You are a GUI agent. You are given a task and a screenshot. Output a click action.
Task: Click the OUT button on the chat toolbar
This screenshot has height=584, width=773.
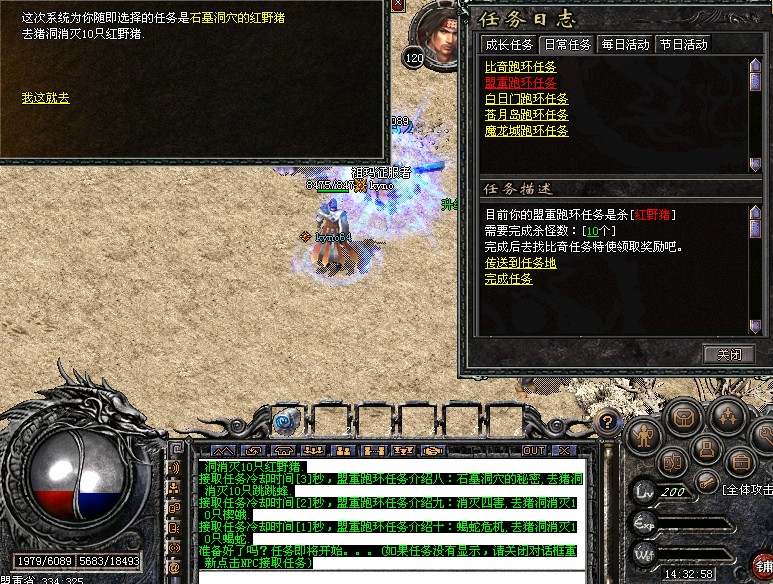click(x=534, y=451)
